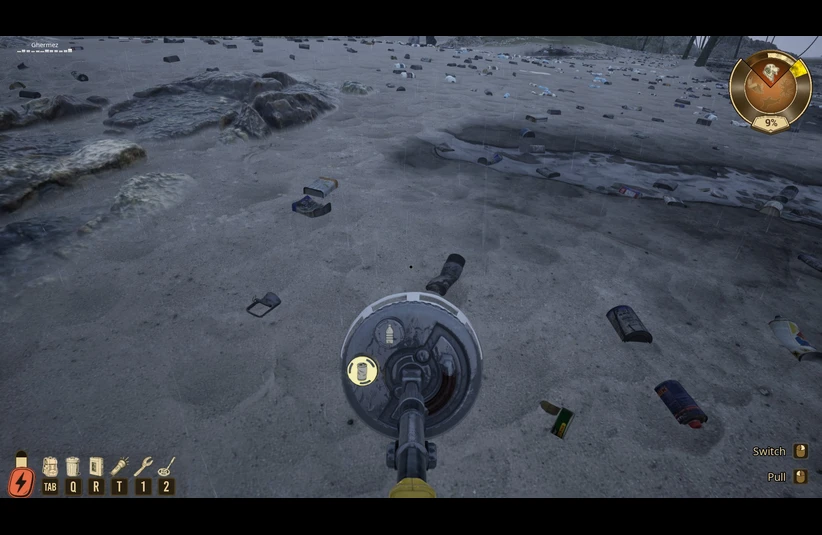Screen dimensions: 822x535
Task: Equip the wrench tool
Action: [143, 467]
